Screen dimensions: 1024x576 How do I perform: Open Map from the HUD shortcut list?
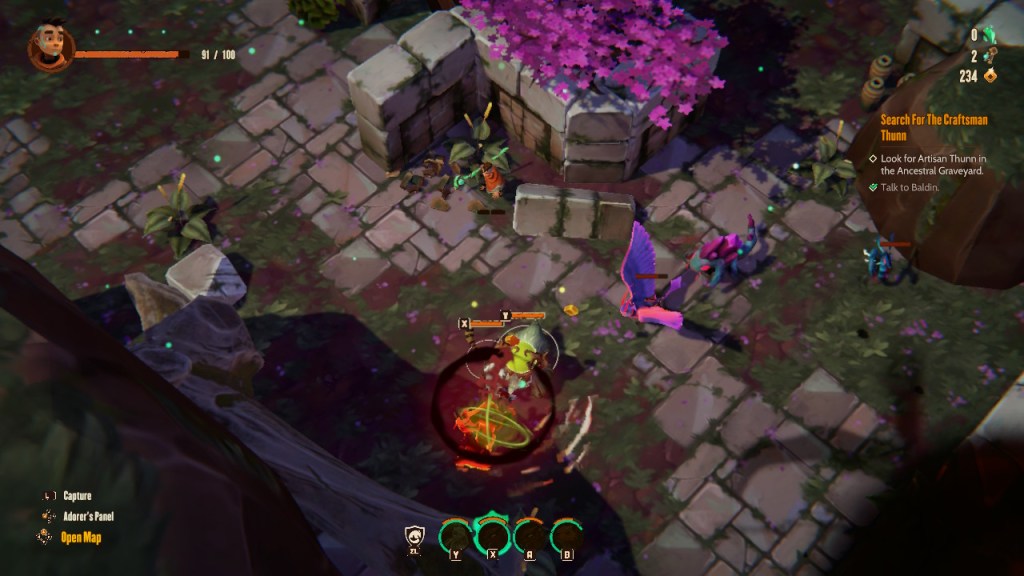point(82,537)
